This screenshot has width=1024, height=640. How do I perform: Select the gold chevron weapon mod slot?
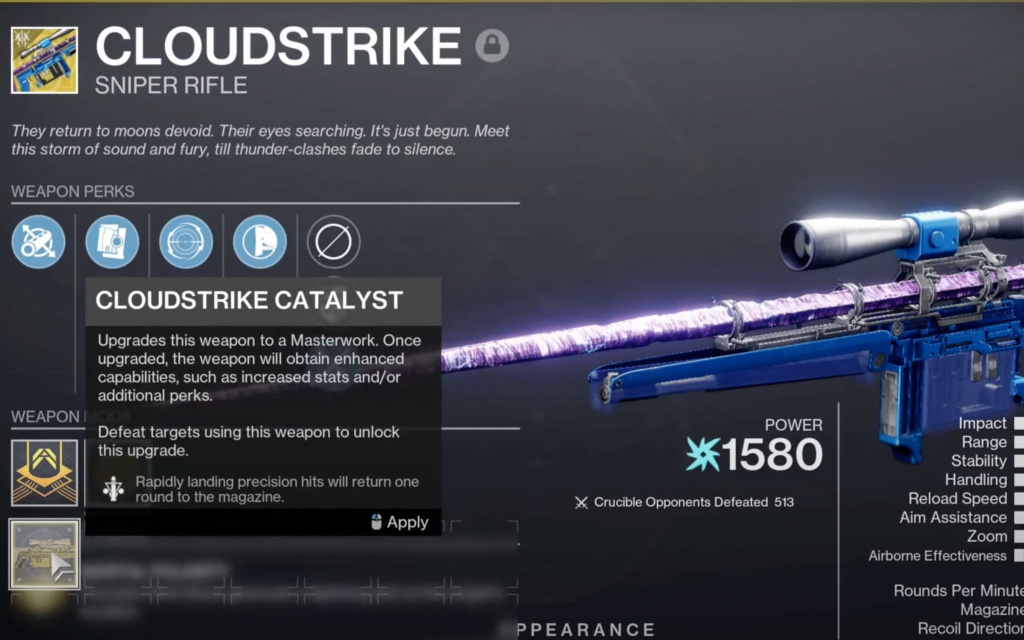pos(44,472)
